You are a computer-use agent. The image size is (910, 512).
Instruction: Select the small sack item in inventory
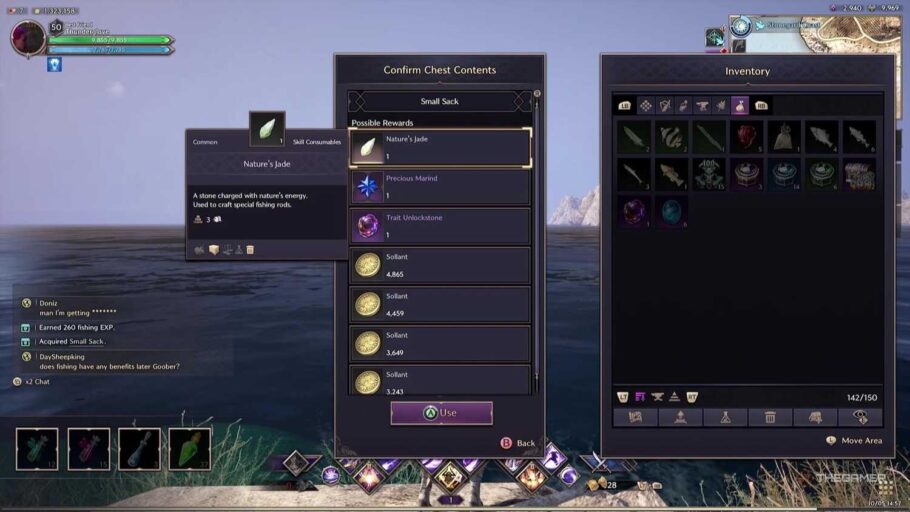point(784,137)
